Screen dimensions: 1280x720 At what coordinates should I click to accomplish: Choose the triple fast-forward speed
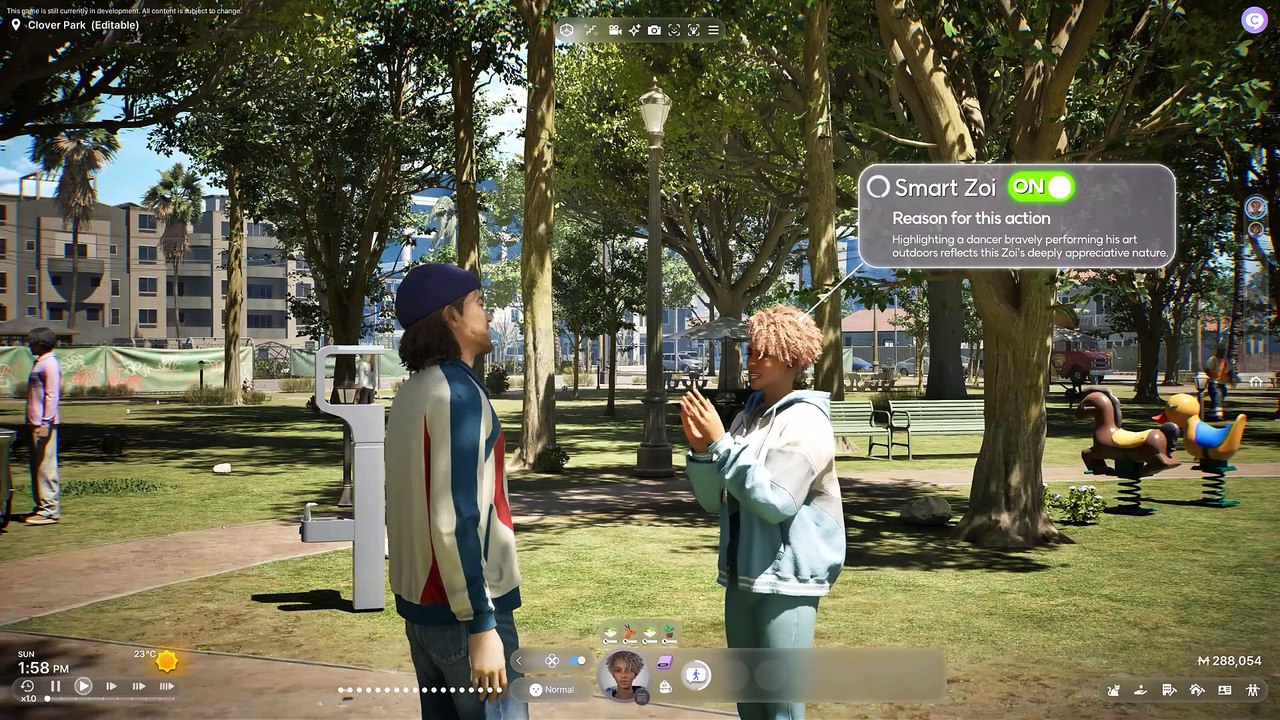[166, 686]
